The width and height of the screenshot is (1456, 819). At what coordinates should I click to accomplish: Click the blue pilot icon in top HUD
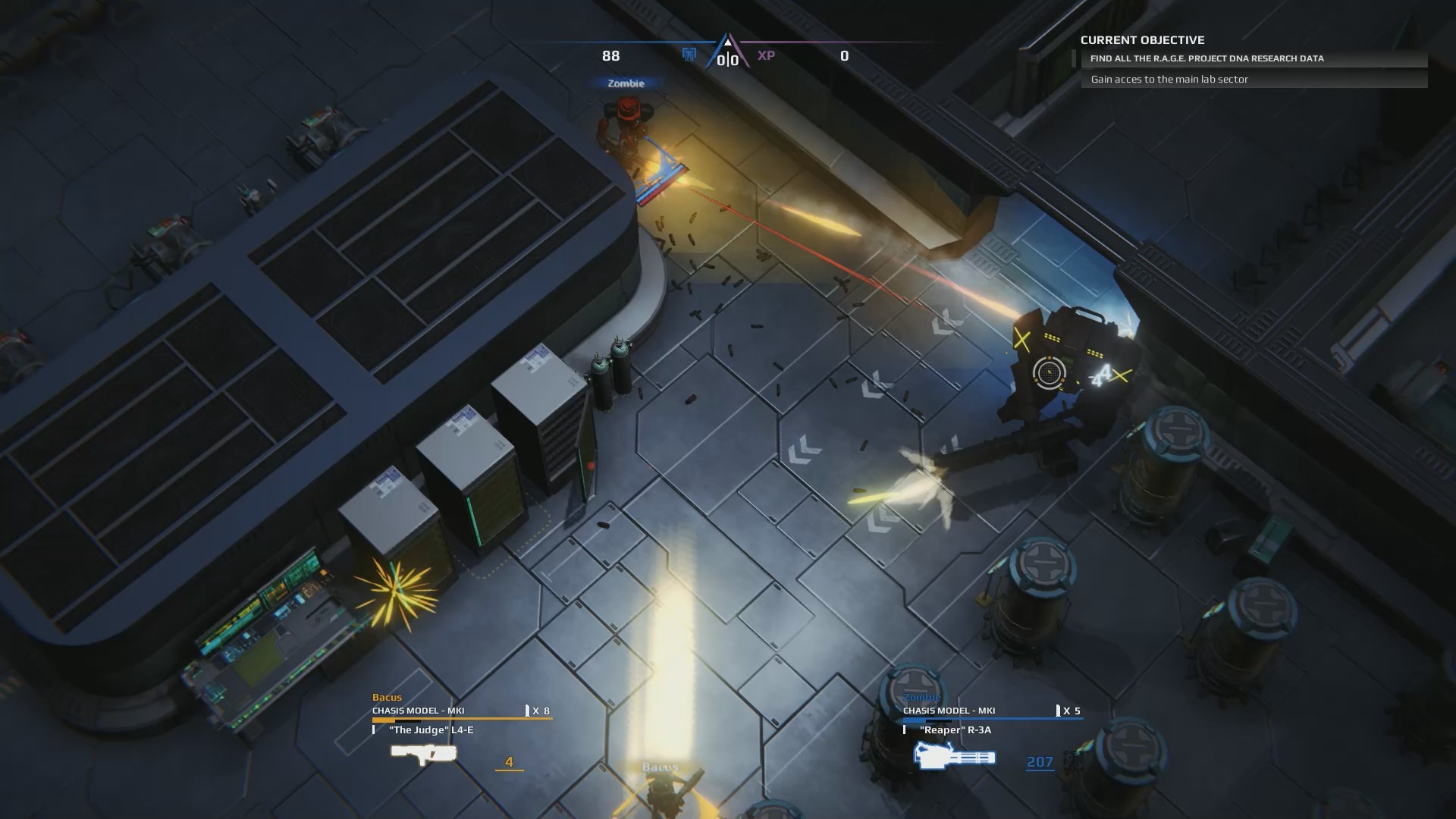pyautogui.click(x=689, y=55)
